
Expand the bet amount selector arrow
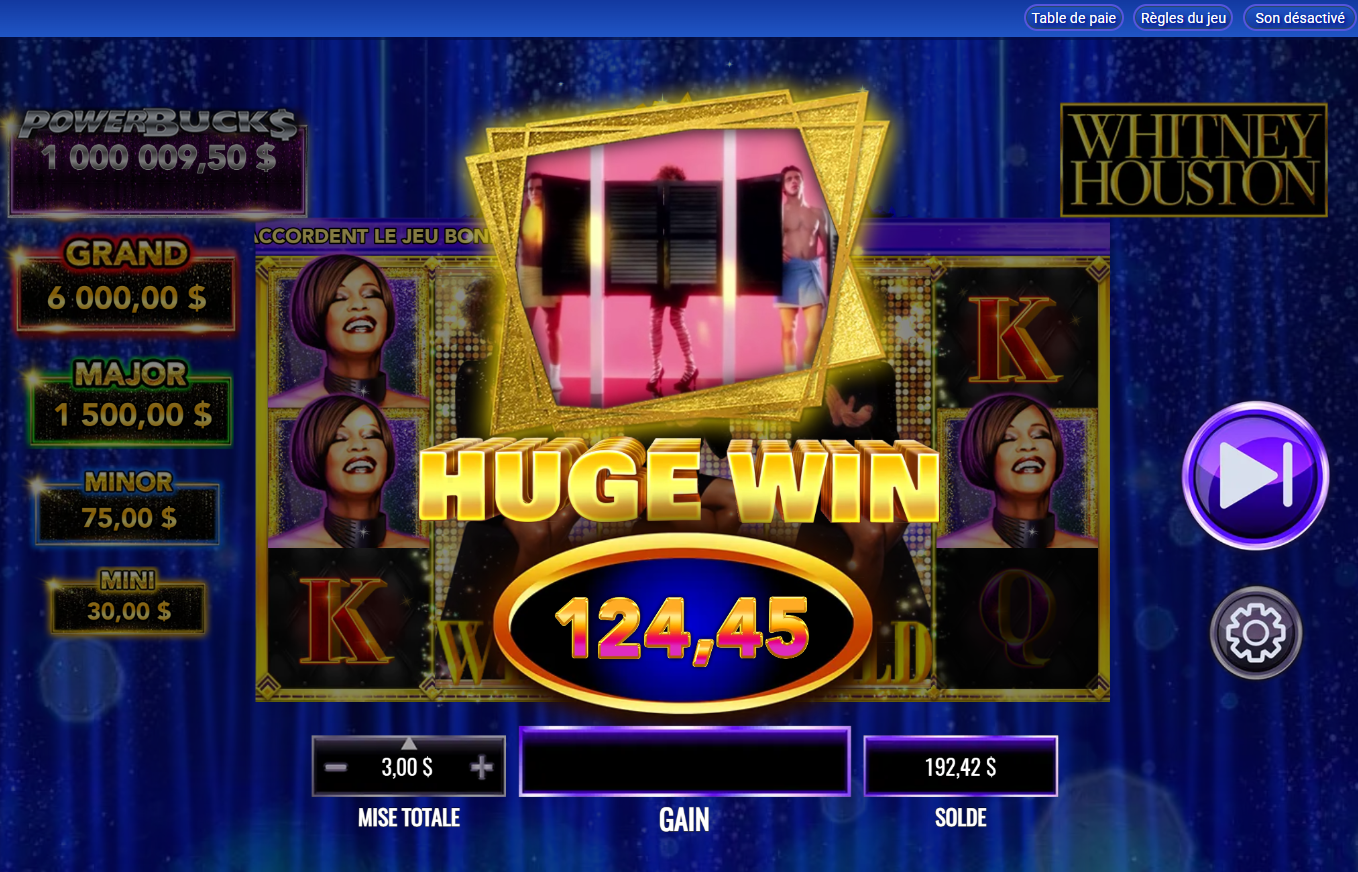click(x=408, y=743)
